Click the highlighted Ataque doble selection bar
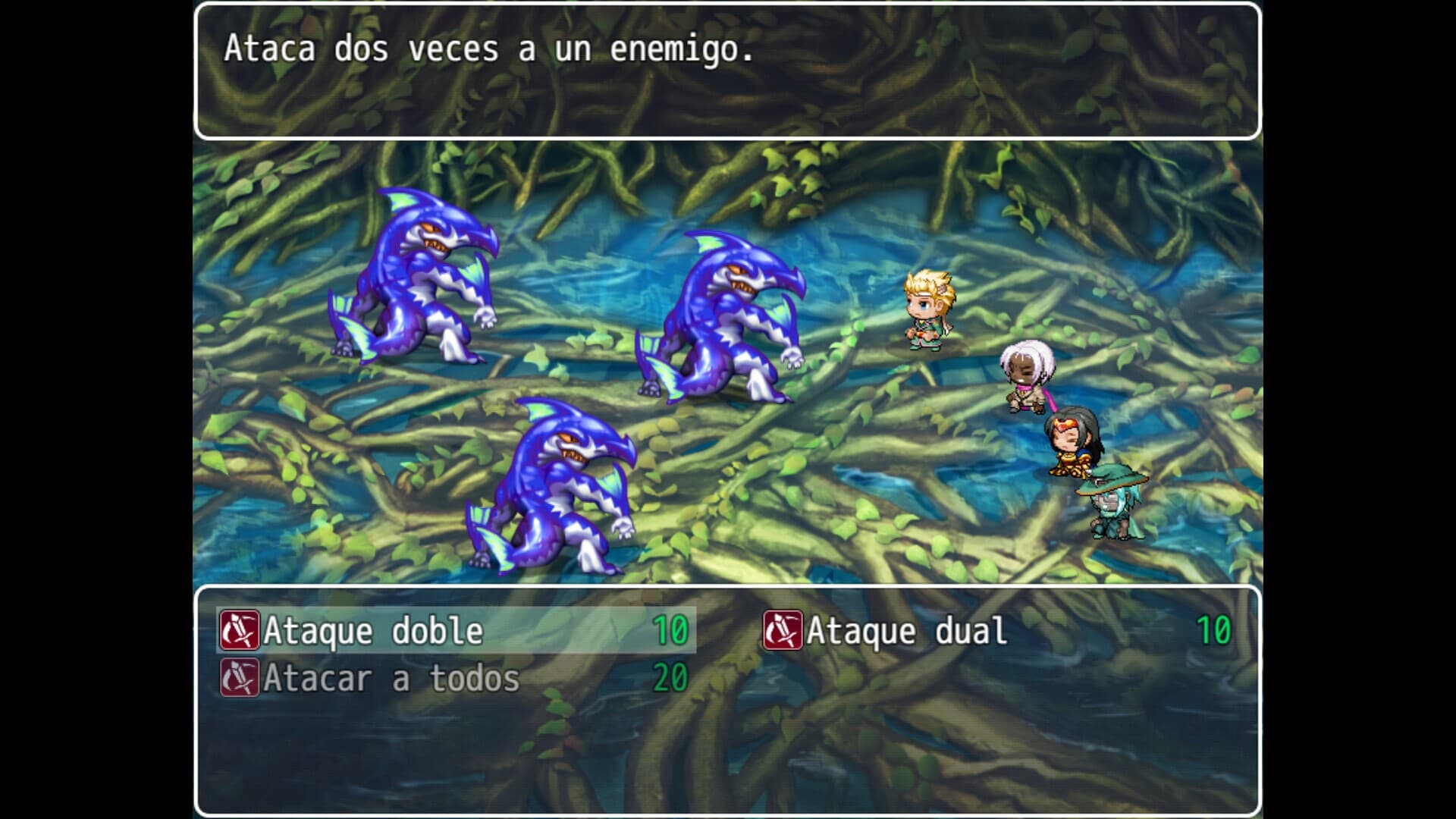 coord(455,631)
